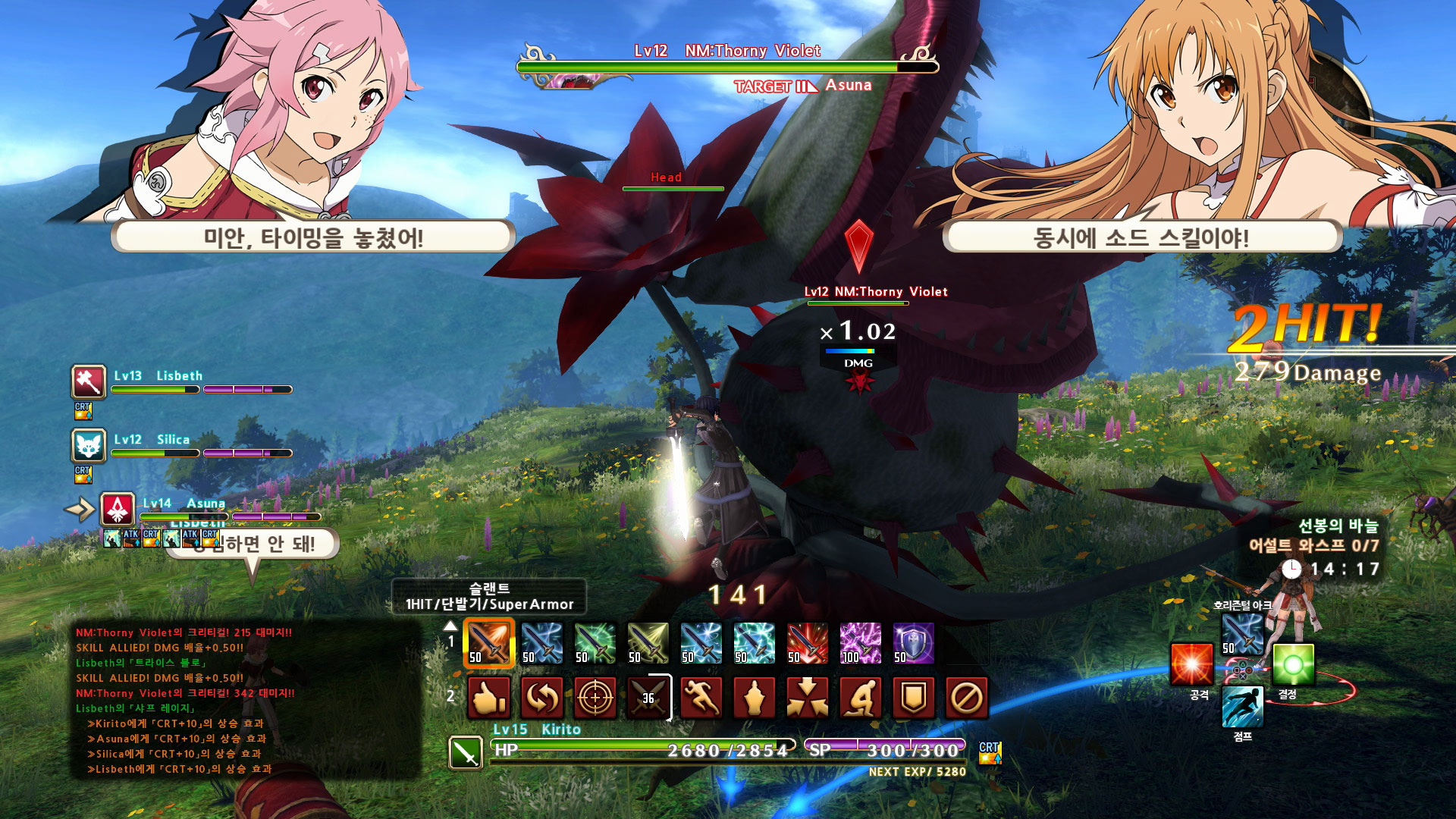Select Silica's cat-face party icon
Screen dimensions: 1456x819
point(89,446)
